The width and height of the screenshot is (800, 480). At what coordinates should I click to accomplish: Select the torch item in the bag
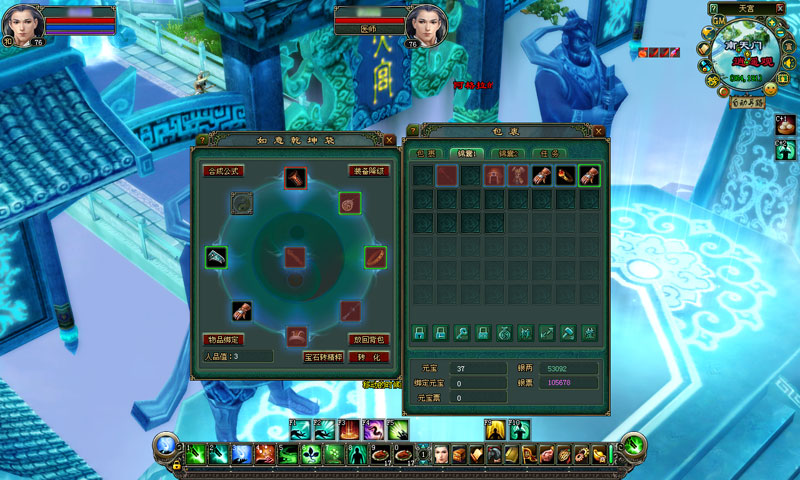566,176
